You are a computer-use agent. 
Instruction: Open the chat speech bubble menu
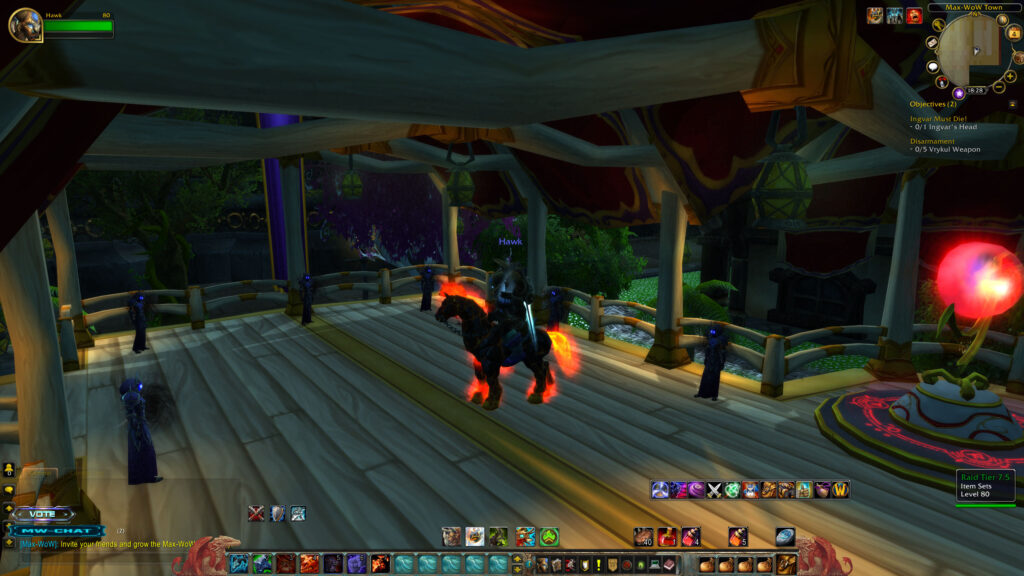[9, 490]
